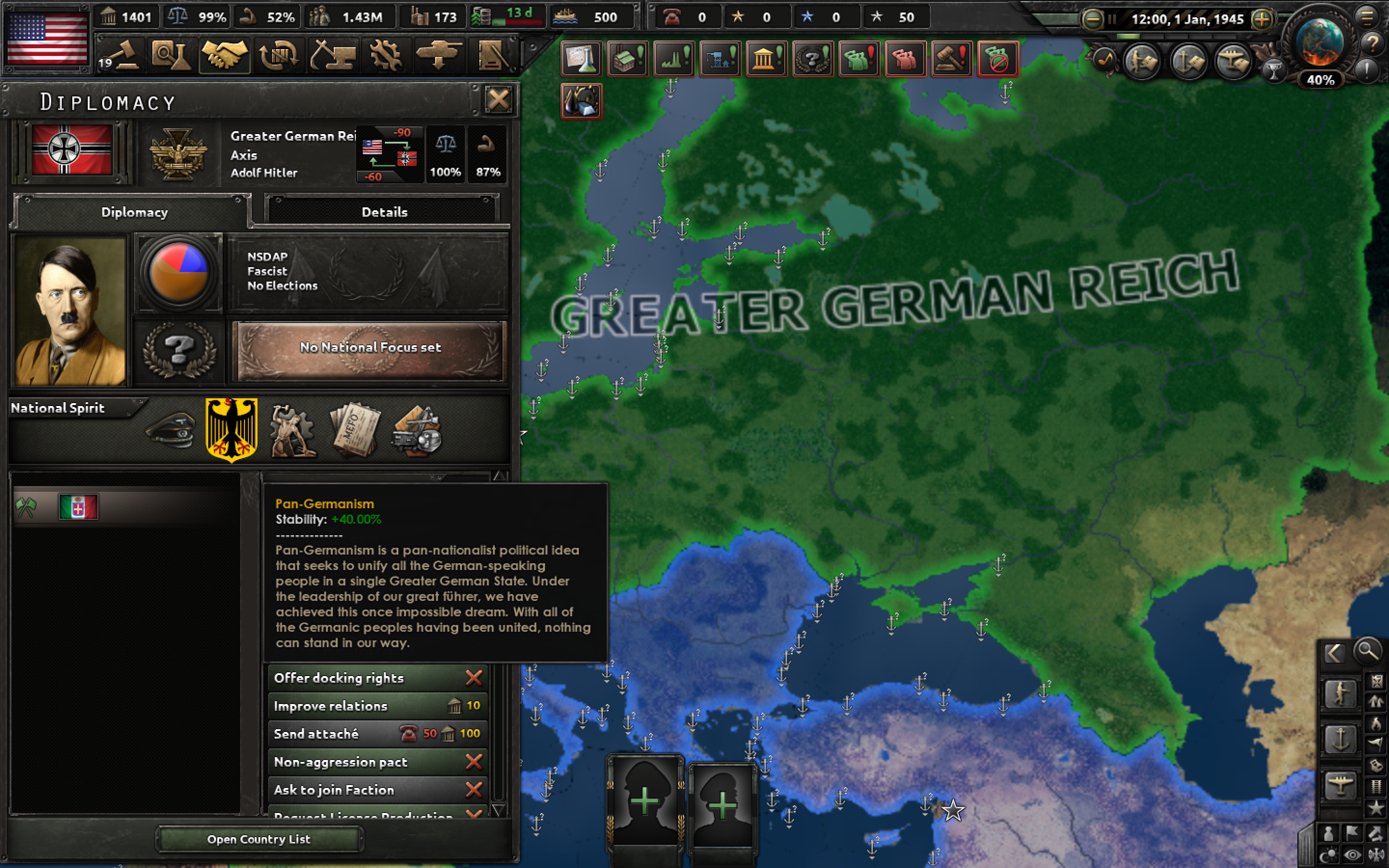
Task: Decrease game speed with minus button
Action: click(x=1092, y=19)
